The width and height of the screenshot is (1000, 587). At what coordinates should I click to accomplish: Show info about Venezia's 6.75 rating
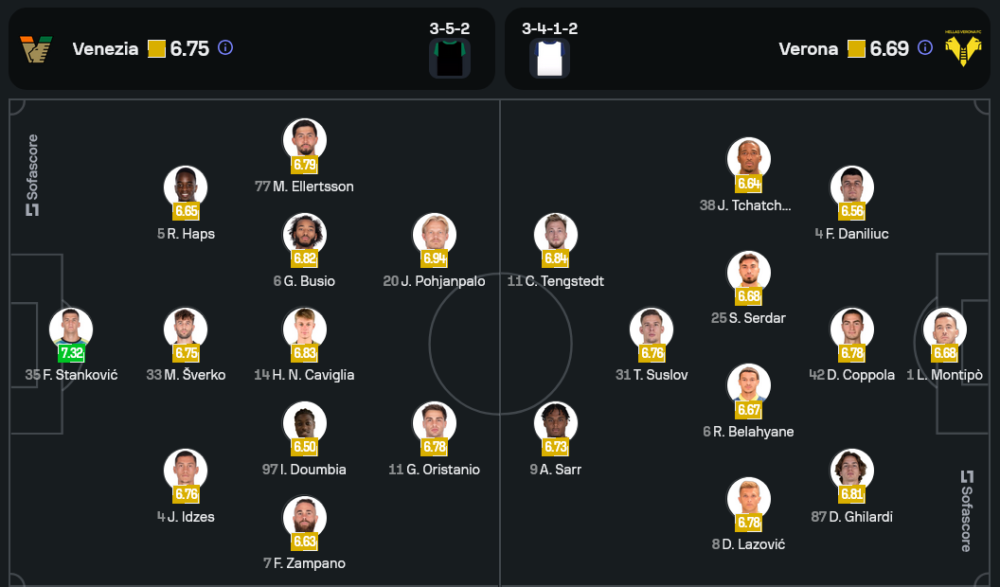pos(226,47)
